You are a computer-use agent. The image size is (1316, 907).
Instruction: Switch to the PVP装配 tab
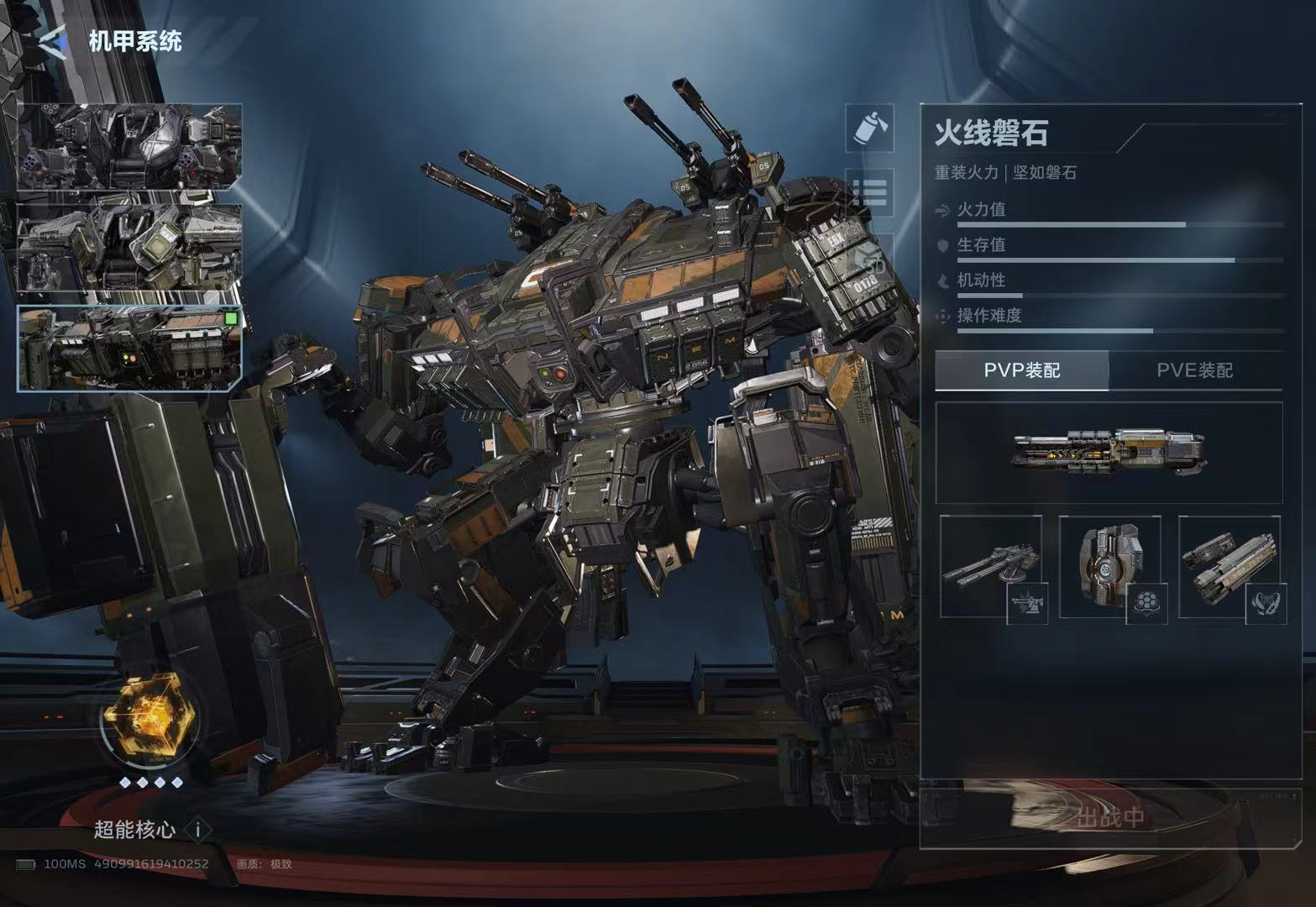pos(1022,370)
